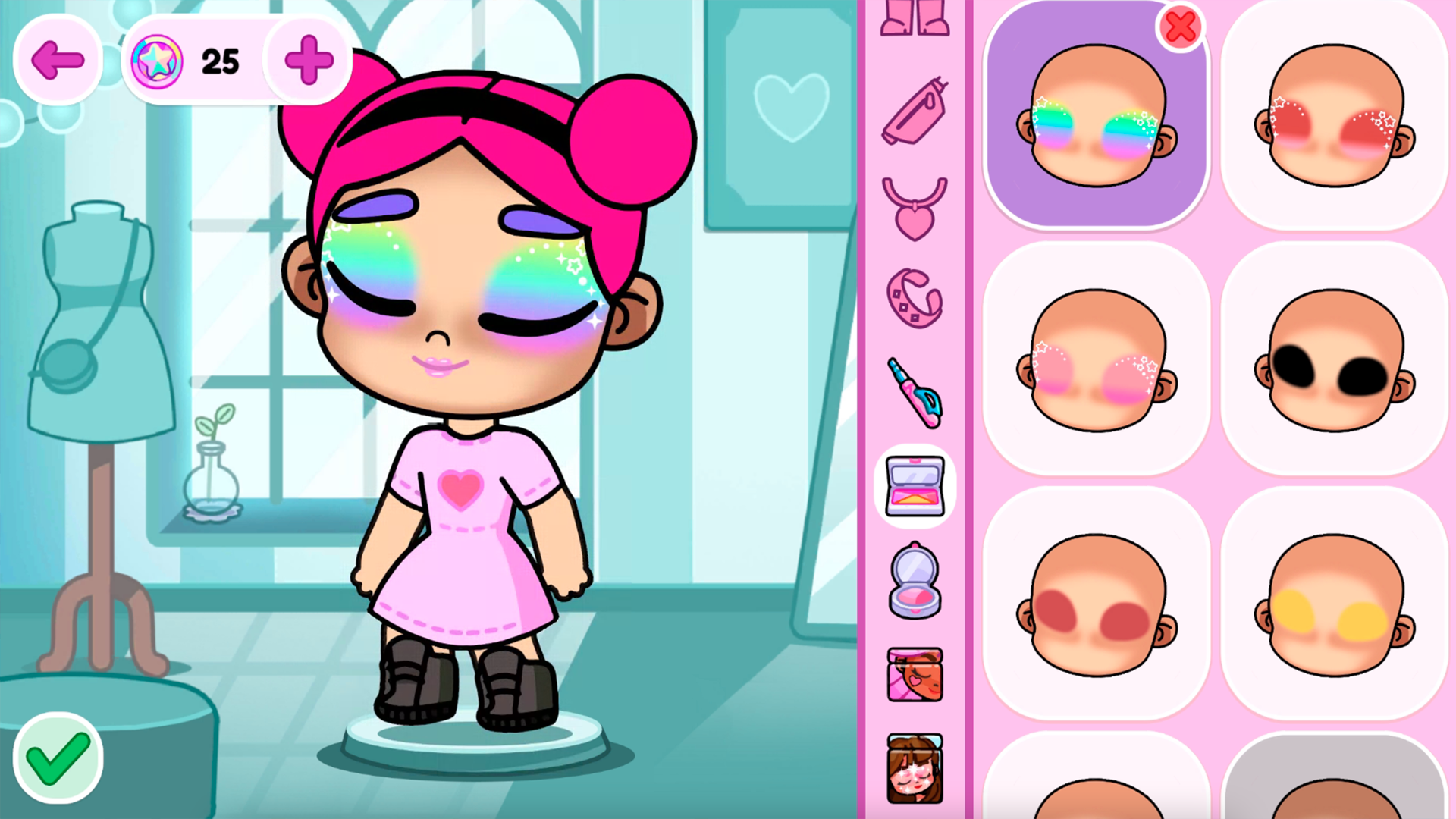
Task: Add more coins with the plus button
Action: [x=307, y=61]
